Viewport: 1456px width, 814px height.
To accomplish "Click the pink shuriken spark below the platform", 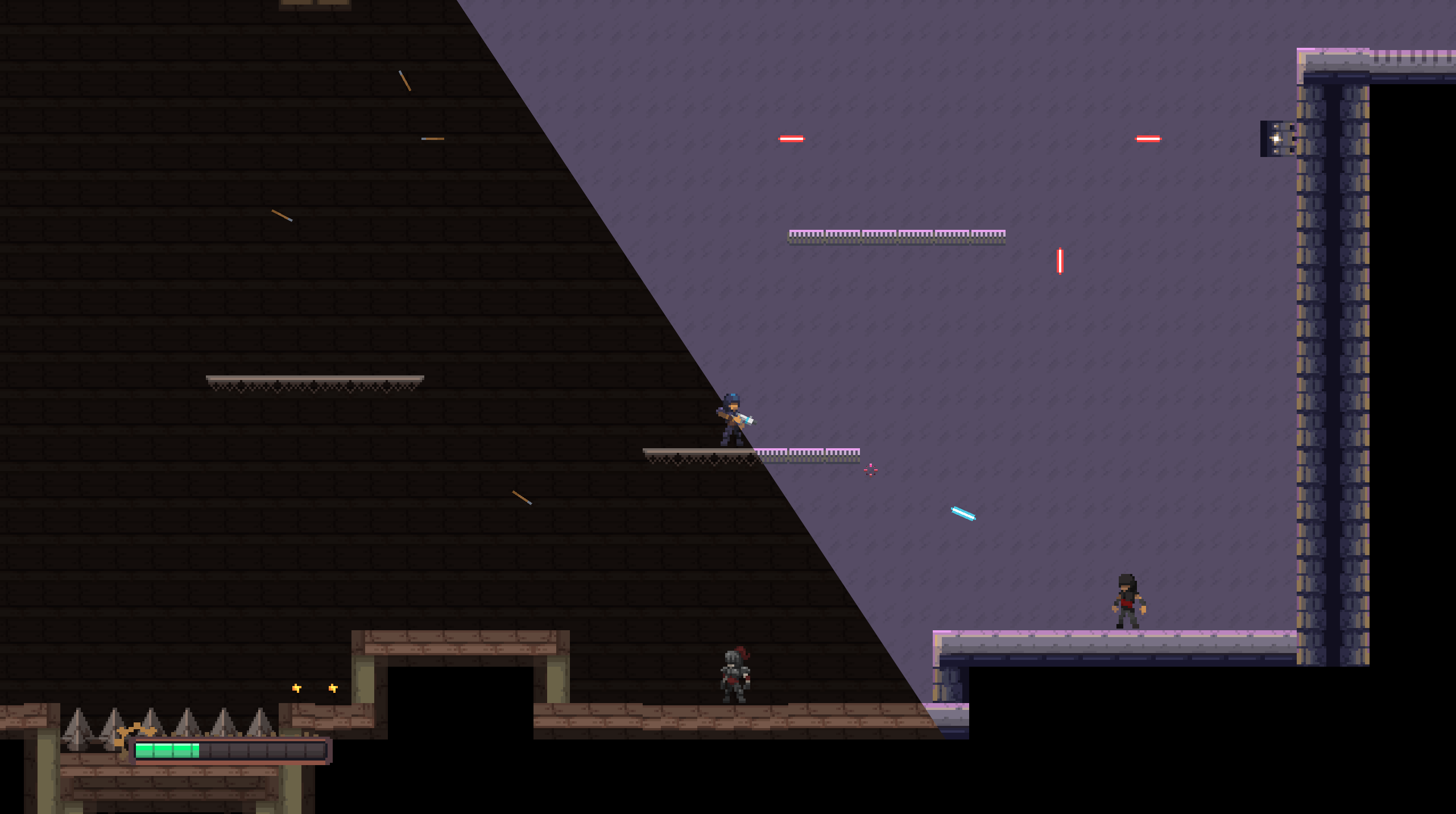I will click(870, 469).
